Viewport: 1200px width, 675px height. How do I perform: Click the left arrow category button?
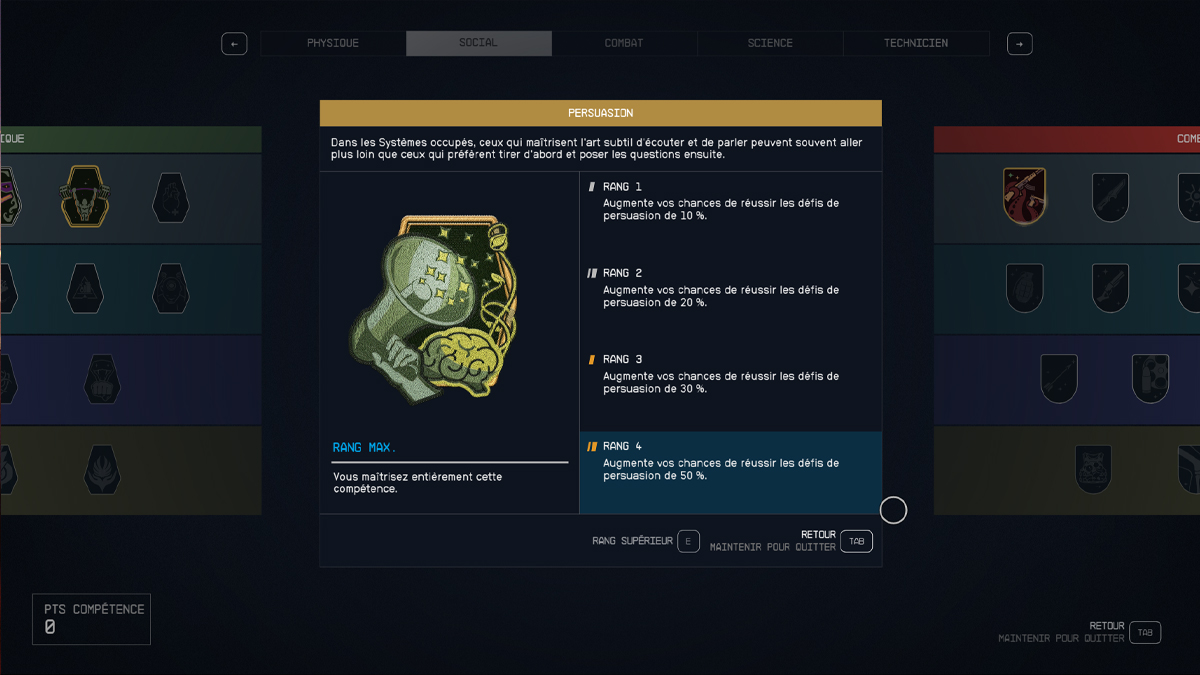point(234,44)
